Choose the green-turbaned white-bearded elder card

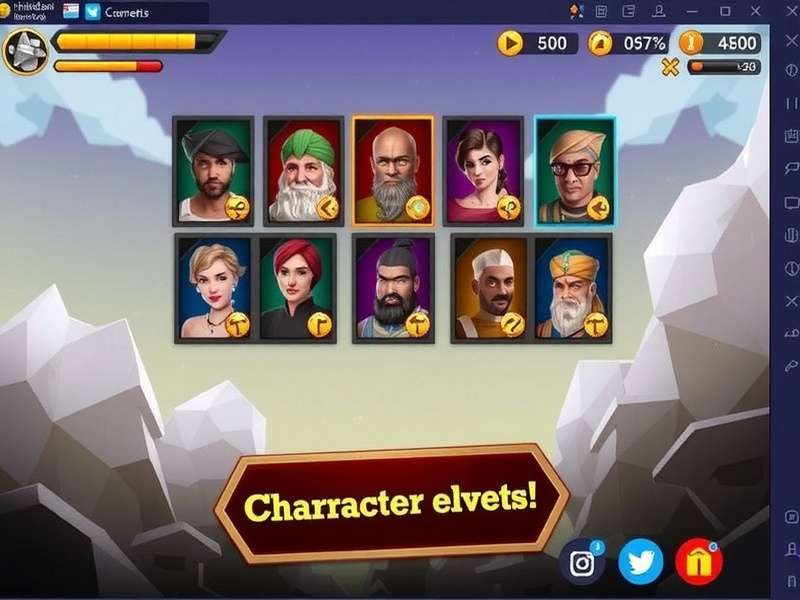pos(304,170)
